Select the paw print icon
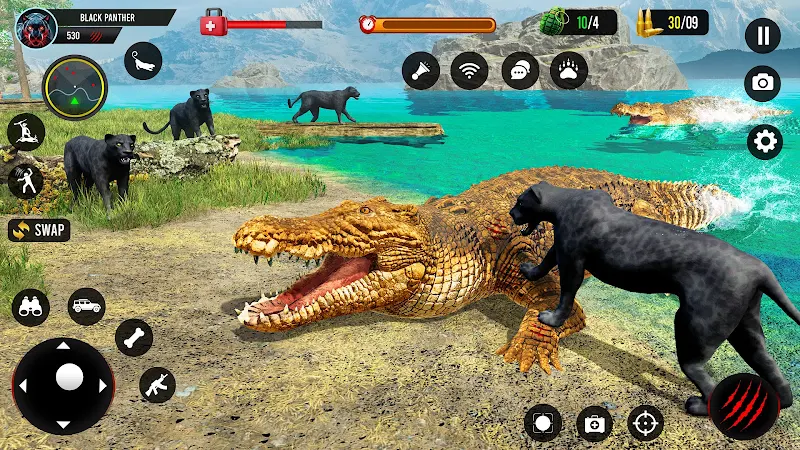The image size is (800, 450). [567, 71]
